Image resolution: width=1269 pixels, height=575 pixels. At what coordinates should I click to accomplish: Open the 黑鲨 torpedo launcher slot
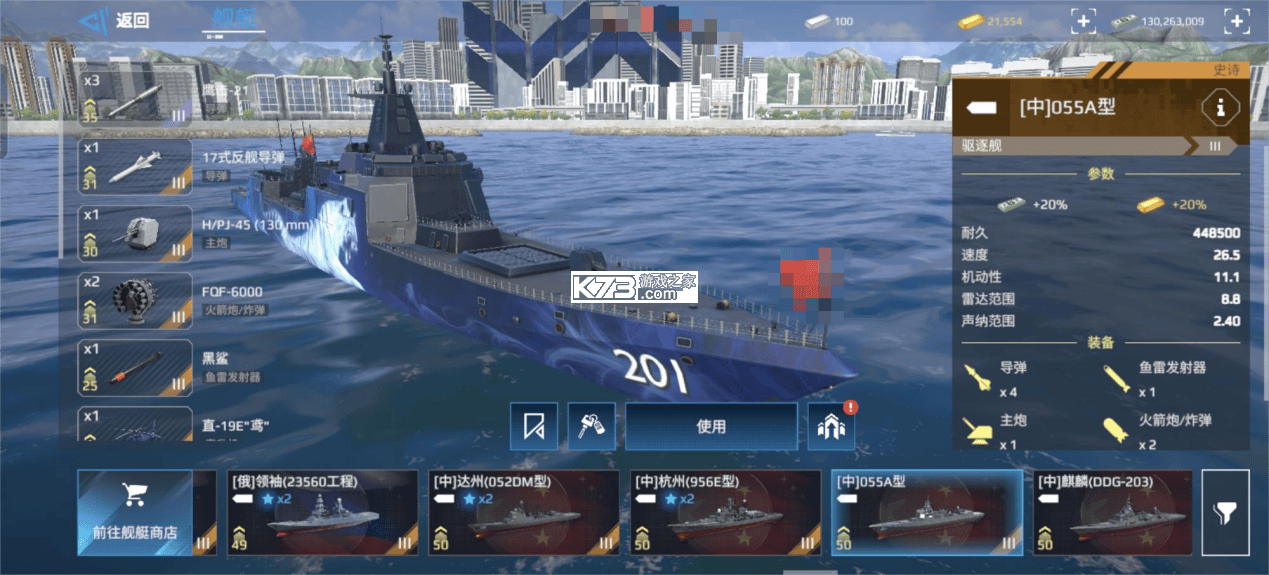(x=136, y=367)
